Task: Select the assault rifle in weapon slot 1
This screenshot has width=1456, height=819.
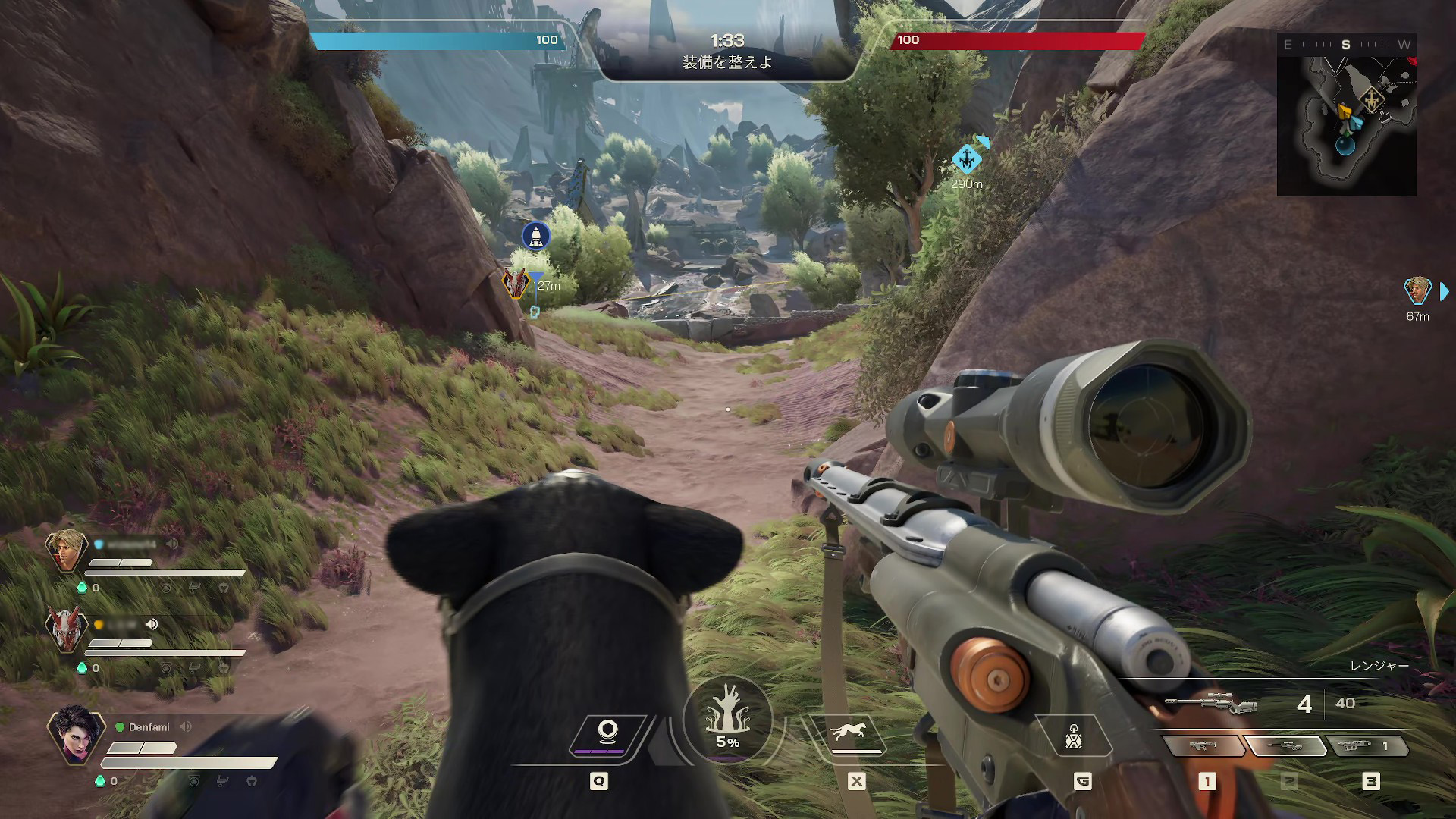Action: point(1204,745)
